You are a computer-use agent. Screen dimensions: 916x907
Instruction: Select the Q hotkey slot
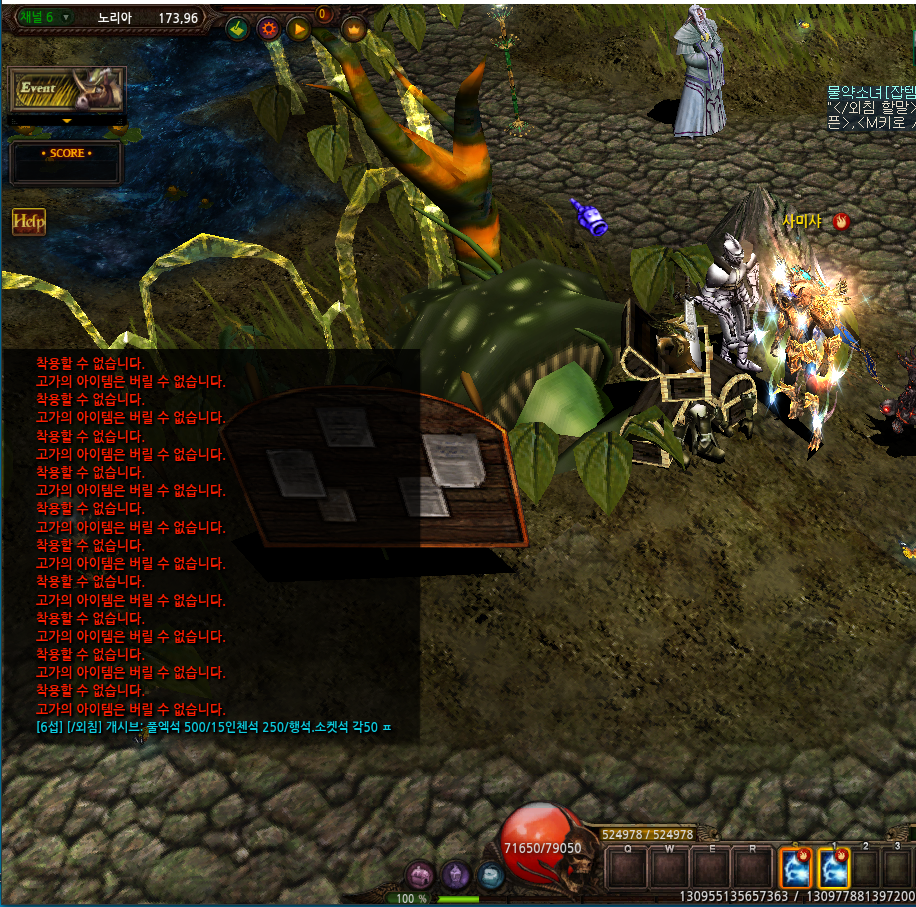point(627,868)
